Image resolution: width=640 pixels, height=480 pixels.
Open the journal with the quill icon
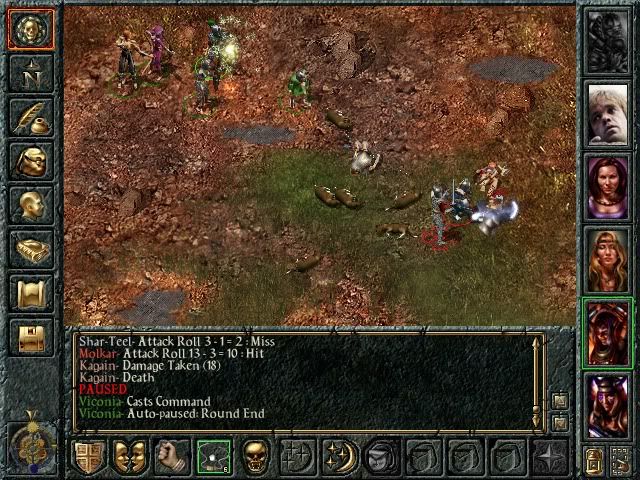(x=31, y=116)
